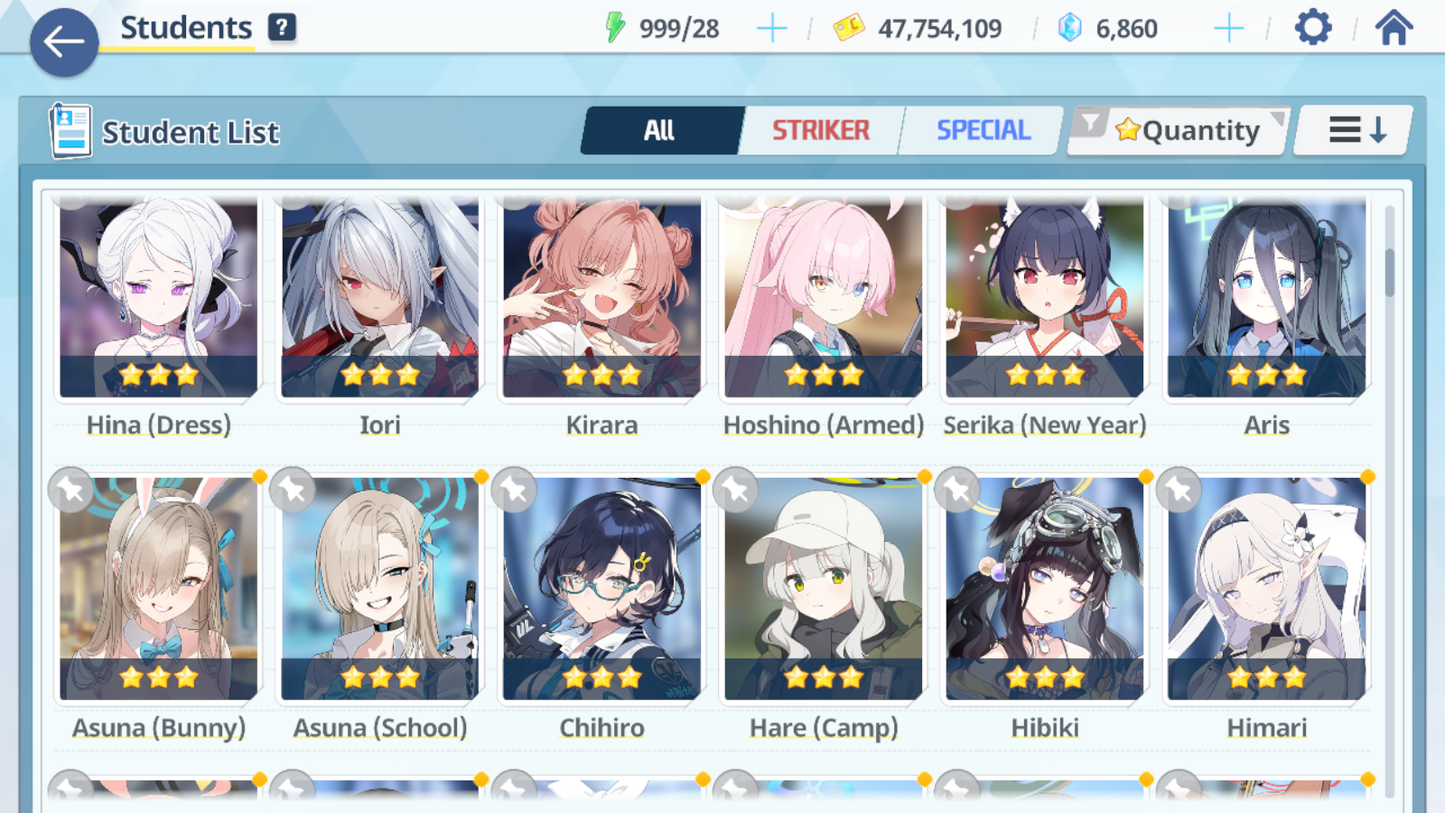The height and width of the screenshot is (813, 1445).
Task: Go back using the arrow button
Action: point(64,42)
